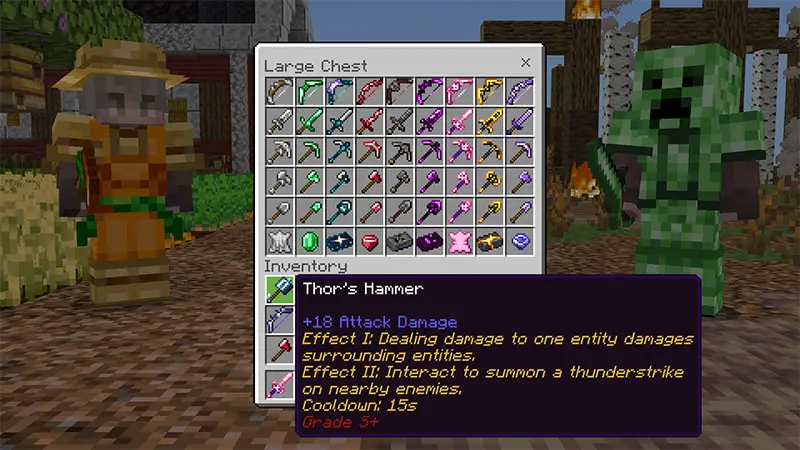Image resolution: width=800 pixels, height=450 pixels.
Task: Select the green sword in the chest
Action: 309,121
